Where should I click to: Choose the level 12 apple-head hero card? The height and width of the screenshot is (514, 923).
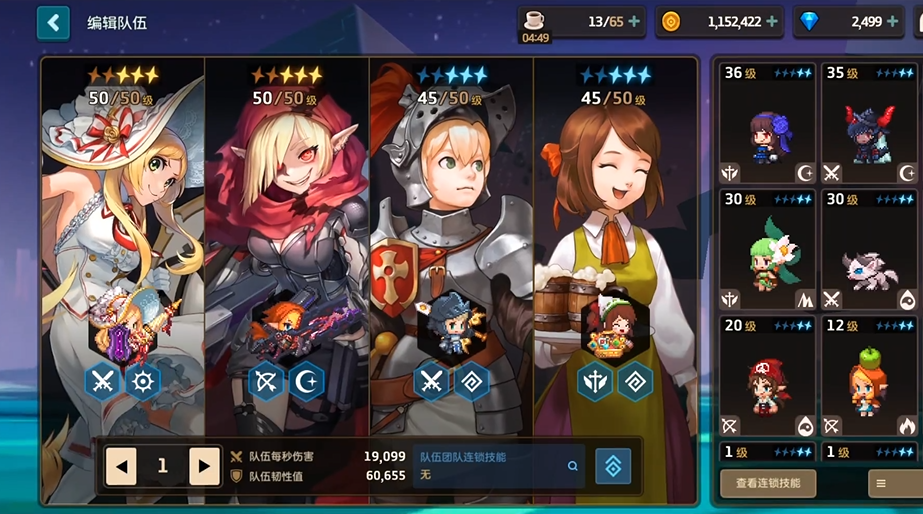click(869, 376)
